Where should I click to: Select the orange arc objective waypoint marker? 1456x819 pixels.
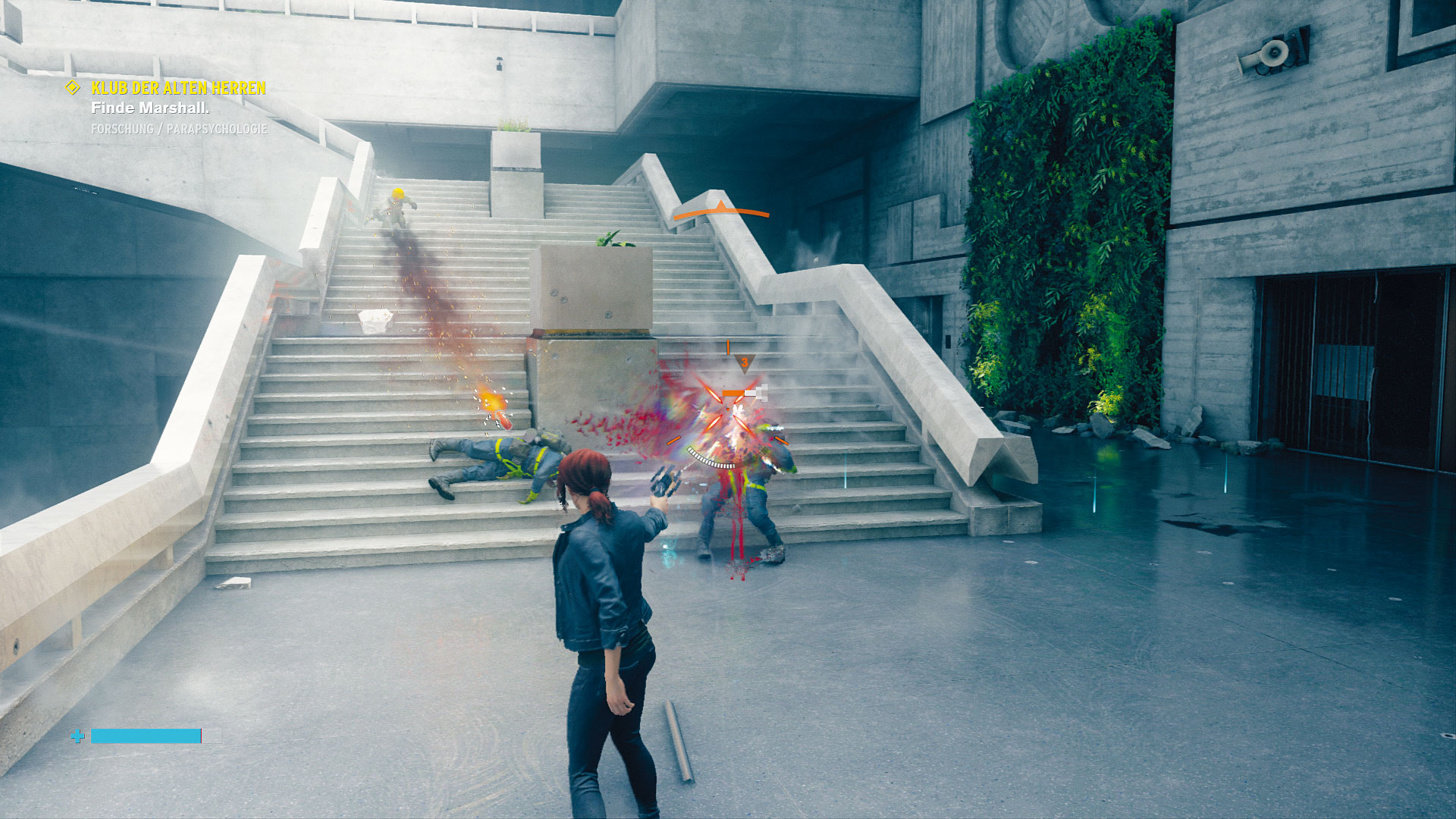(x=721, y=212)
